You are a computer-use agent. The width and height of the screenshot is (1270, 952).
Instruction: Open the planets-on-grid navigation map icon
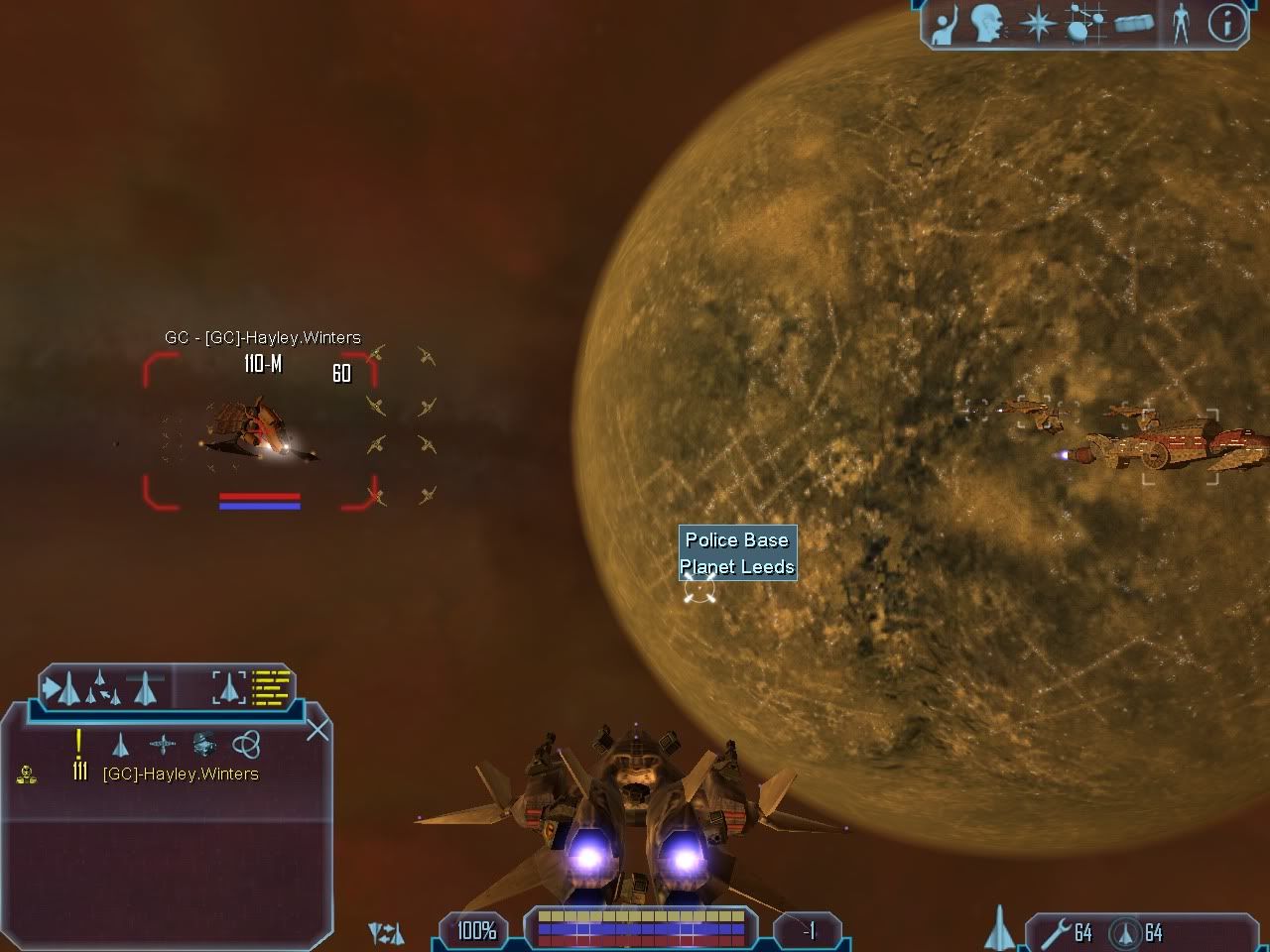pyautogui.click(x=1083, y=24)
